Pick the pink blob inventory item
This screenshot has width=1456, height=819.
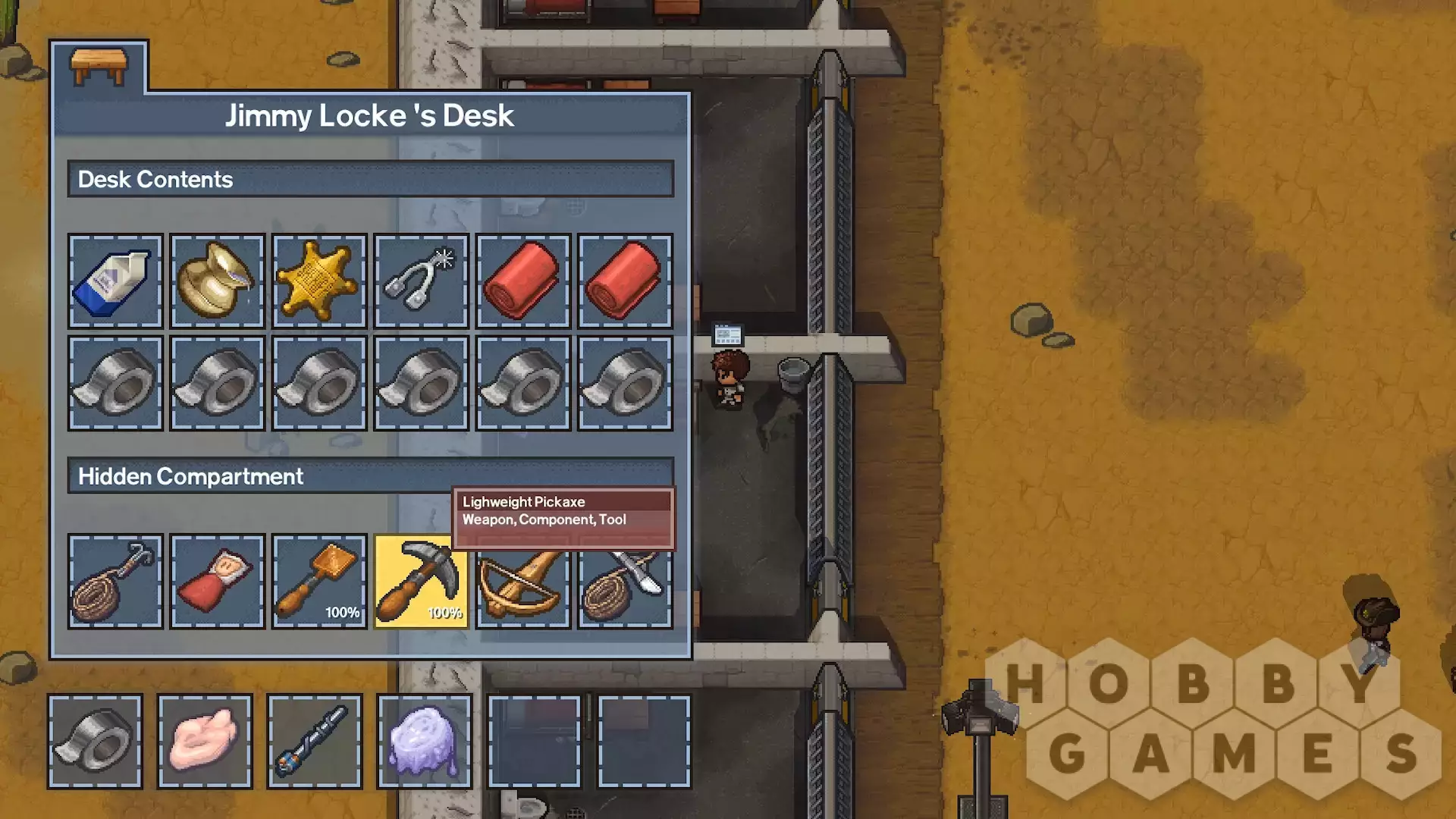205,741
